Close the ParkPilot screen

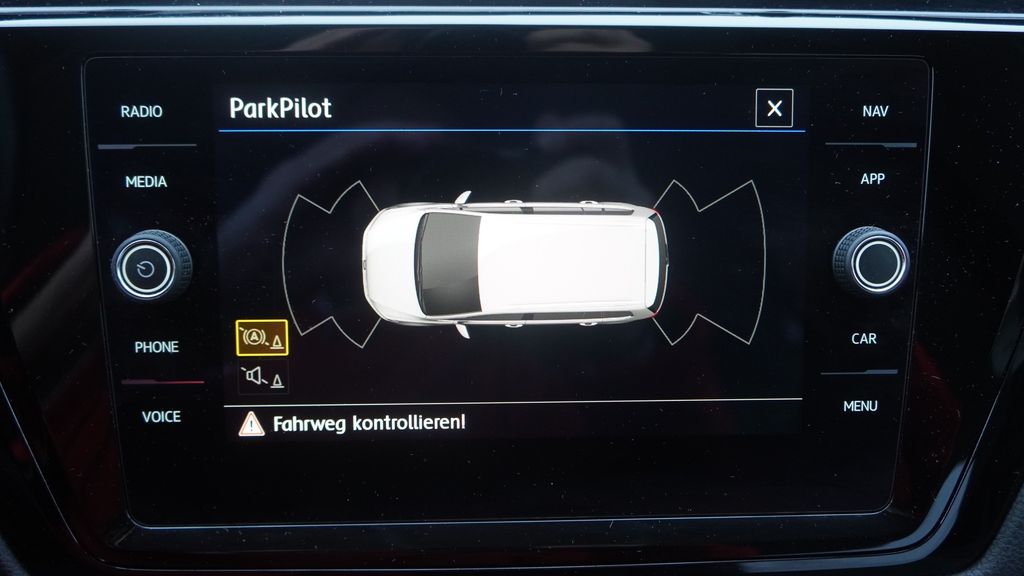click(x=774, y=108)
